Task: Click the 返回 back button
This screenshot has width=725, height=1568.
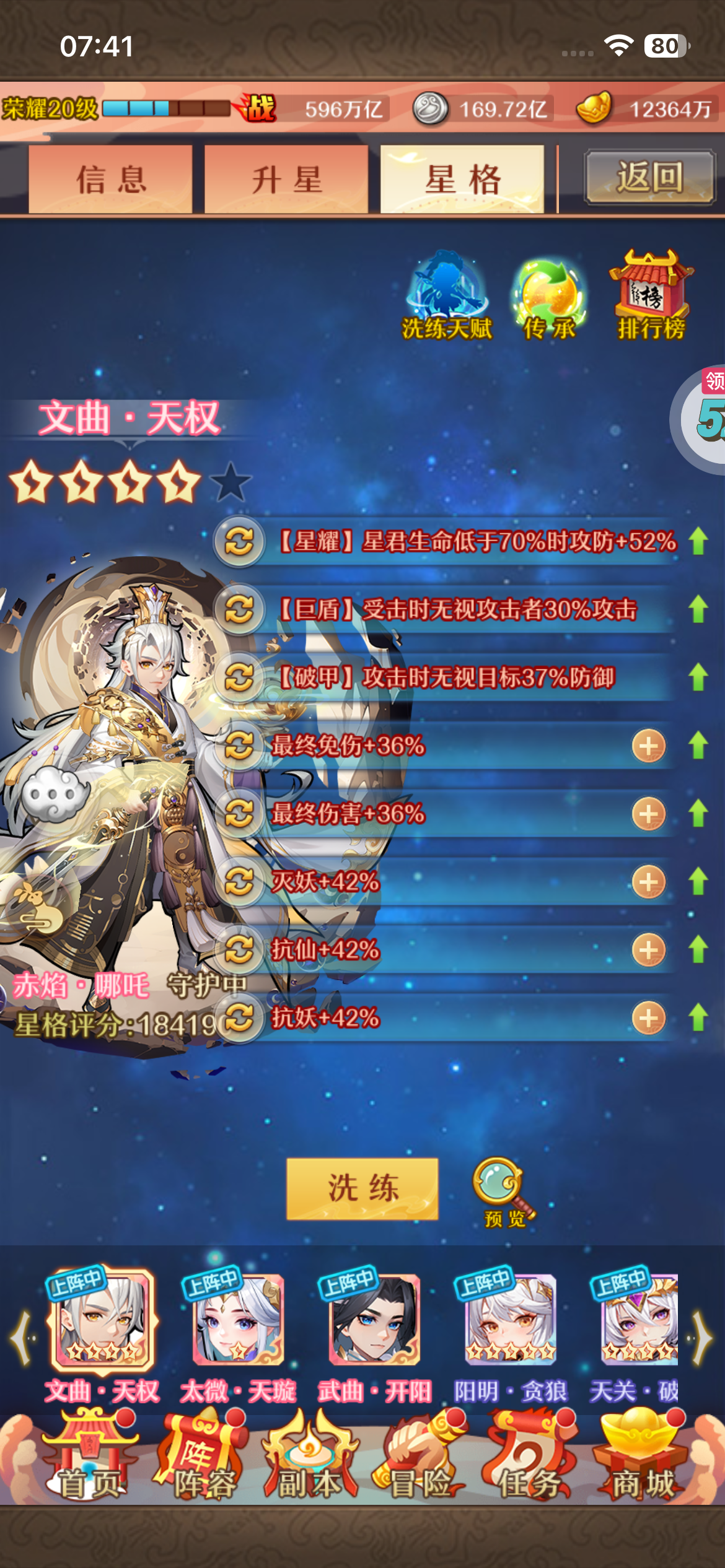Action: [x=650, y=178]
